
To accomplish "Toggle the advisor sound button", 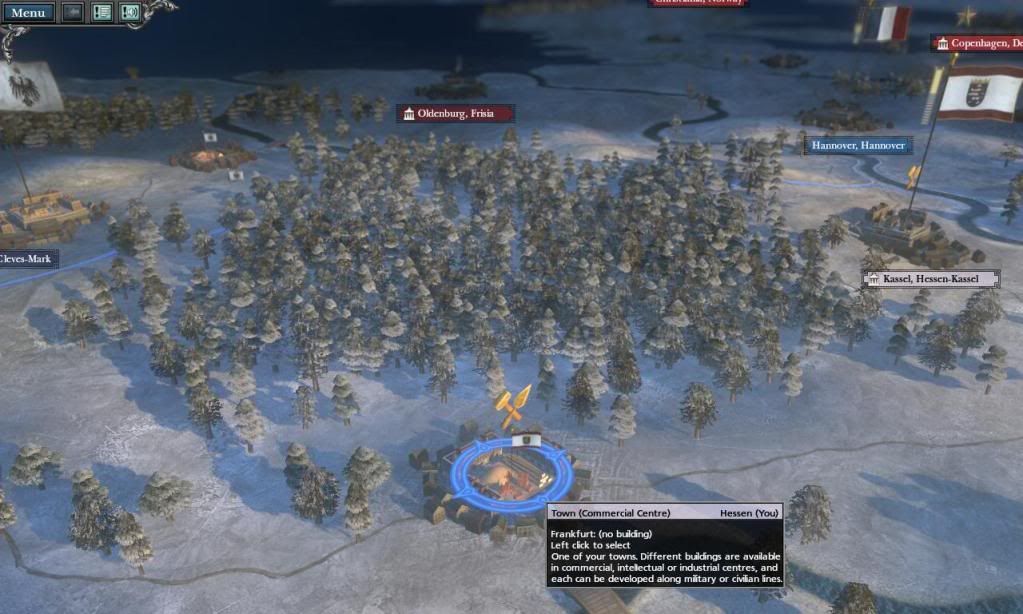I will pyautogui.click(x=129, y=13).
